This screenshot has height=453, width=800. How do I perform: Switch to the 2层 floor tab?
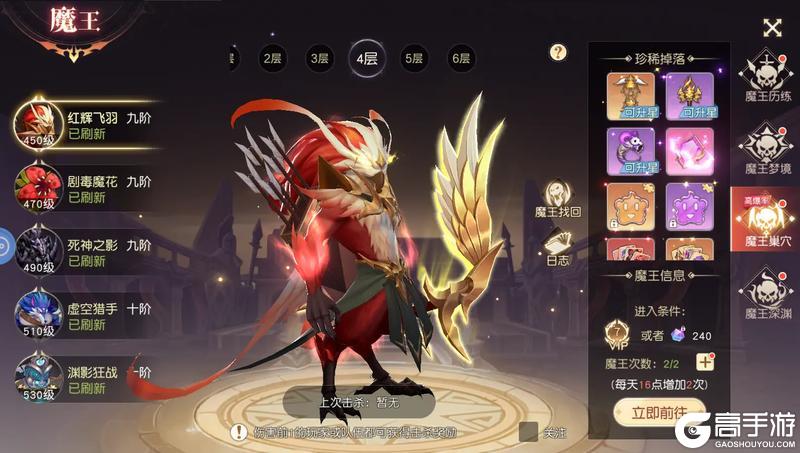pyautogui.click(x=272, y=59)
